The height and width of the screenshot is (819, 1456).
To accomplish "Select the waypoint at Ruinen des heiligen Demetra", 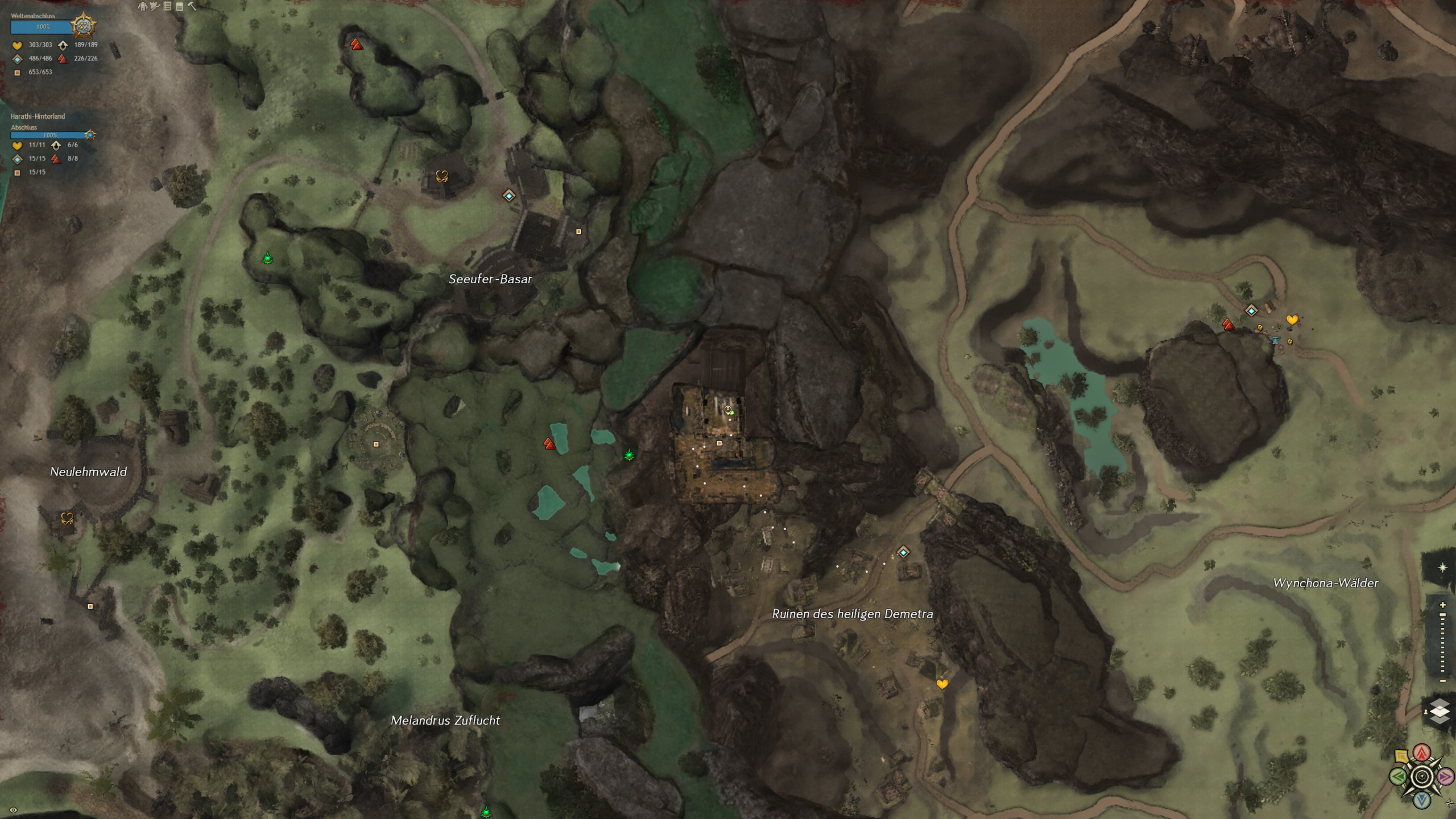I will (903, 552).
